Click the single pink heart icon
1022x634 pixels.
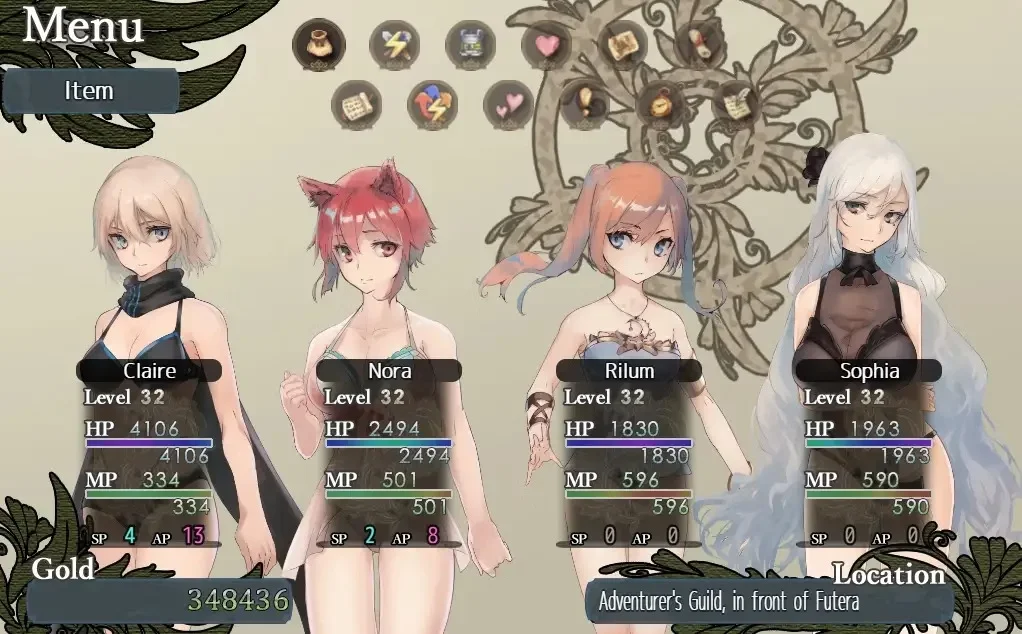(x=546, y=45)
